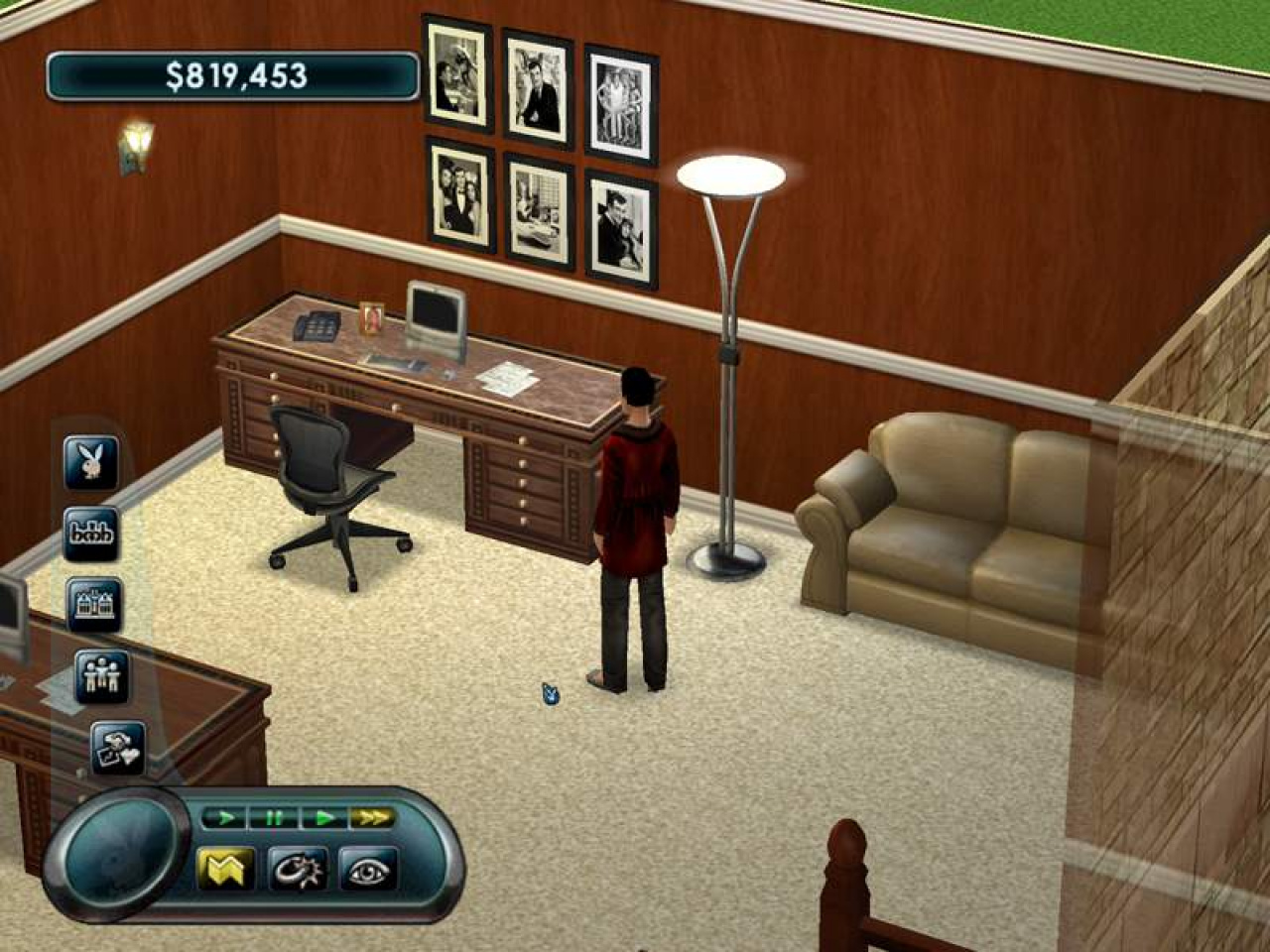Pause the game with the pause button
1270x952 pixels.
point(275,818)
